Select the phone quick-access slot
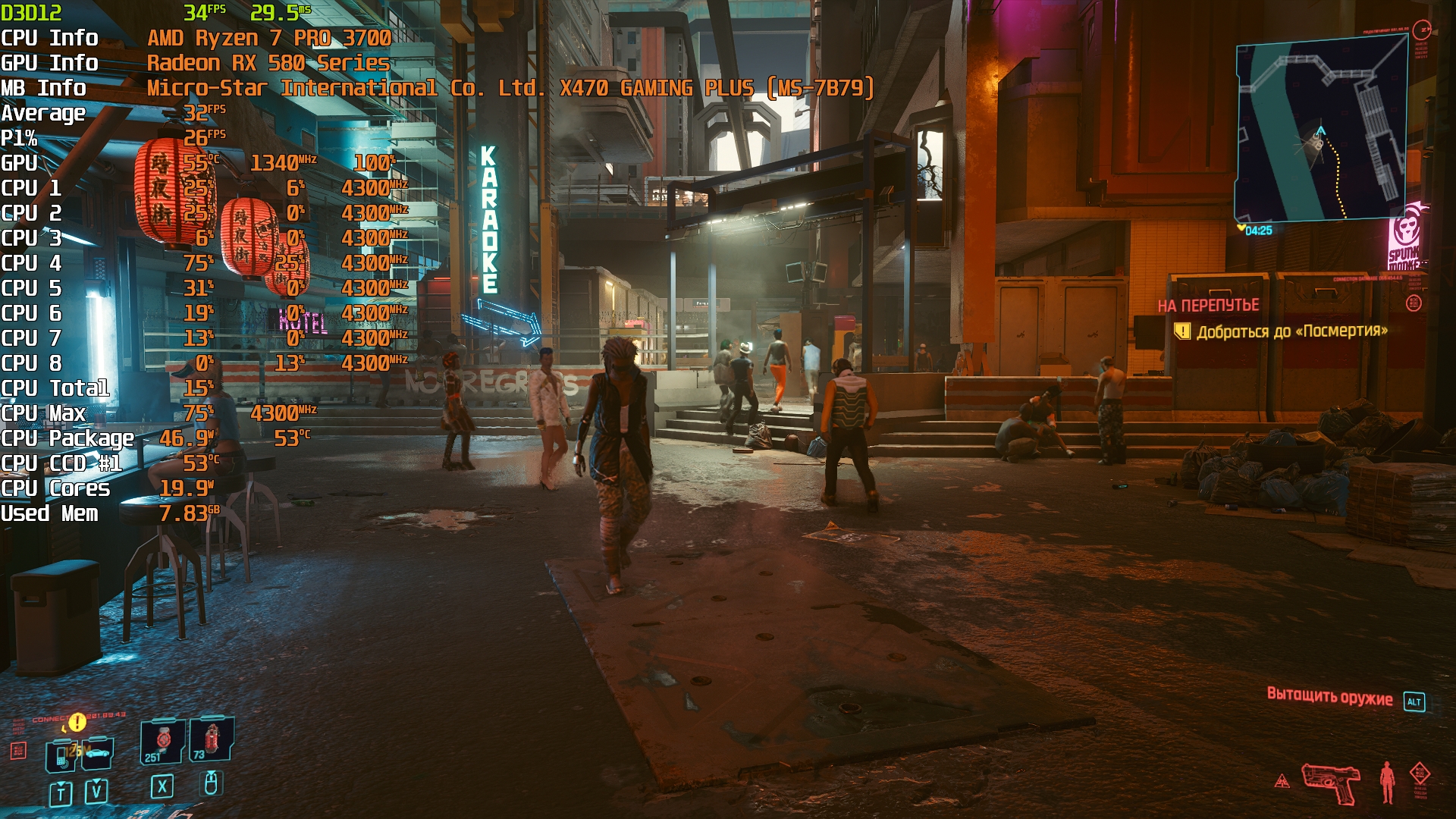This screenshot has height=819, width=1456. click(61, 755)
